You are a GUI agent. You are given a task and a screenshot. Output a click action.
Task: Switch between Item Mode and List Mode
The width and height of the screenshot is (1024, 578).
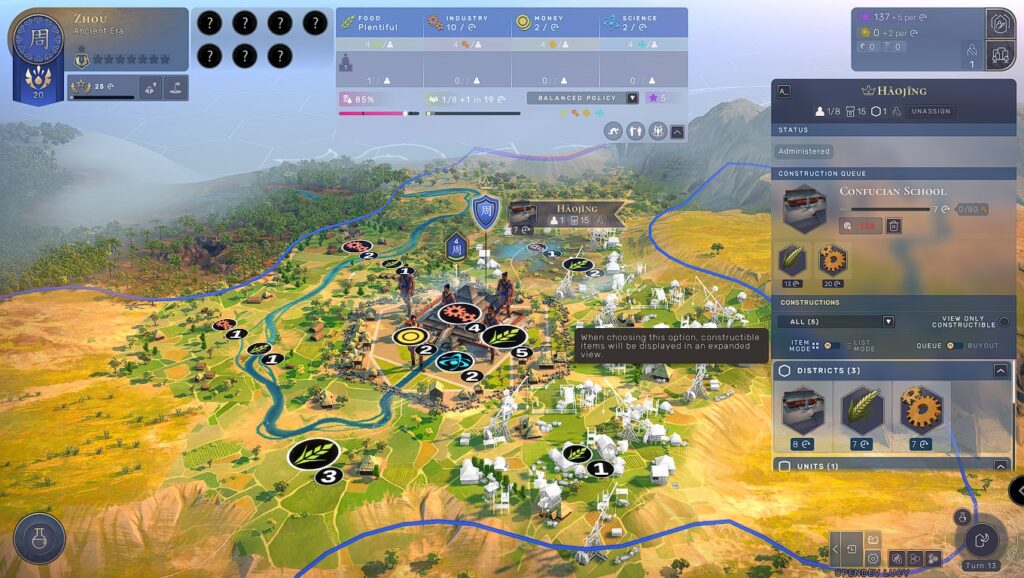click(x=829, y=346)
